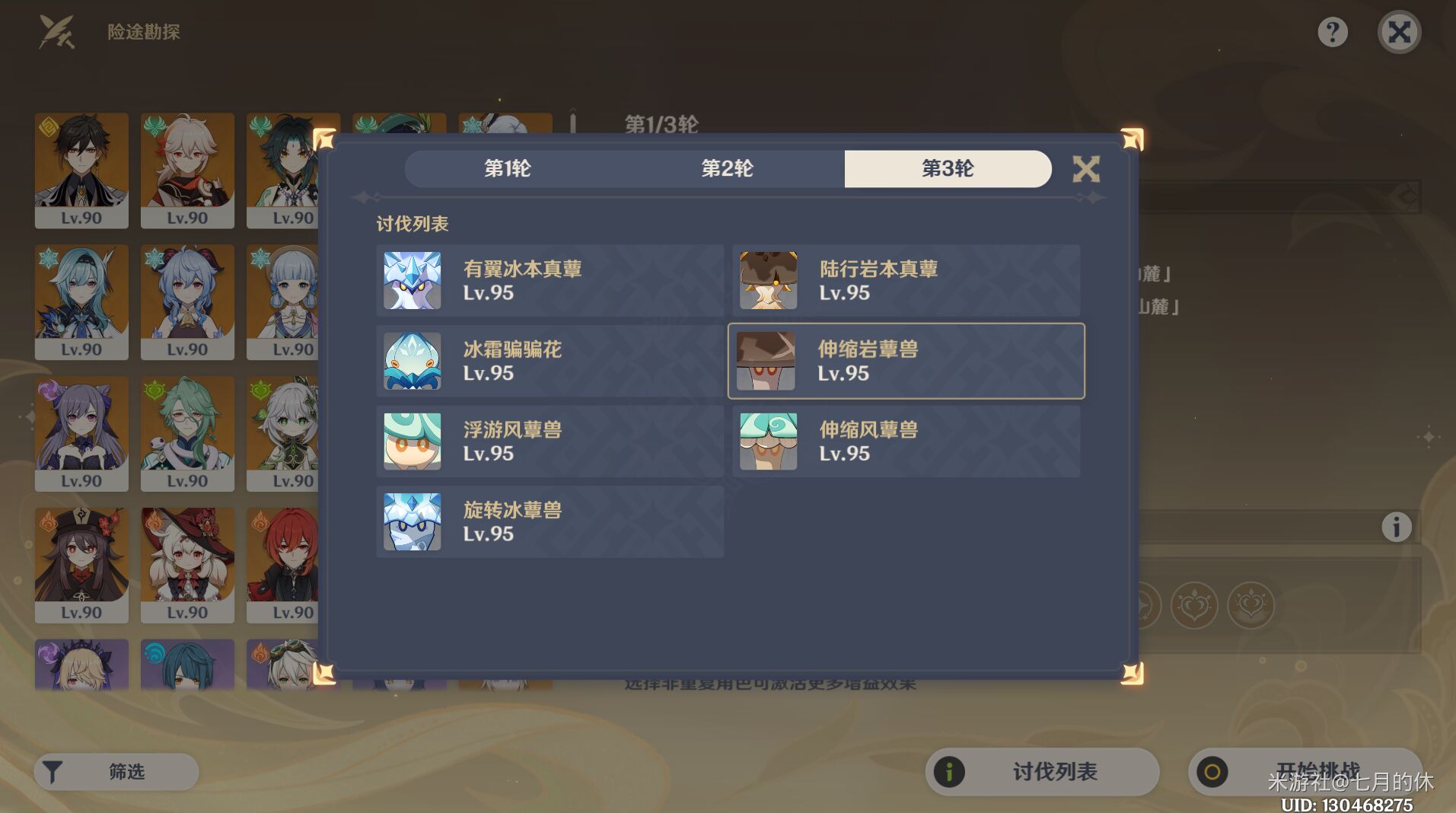Screen dimensions: 1456x813
Task: Select Zhongli's character portrait
Action: click(81, 171)
